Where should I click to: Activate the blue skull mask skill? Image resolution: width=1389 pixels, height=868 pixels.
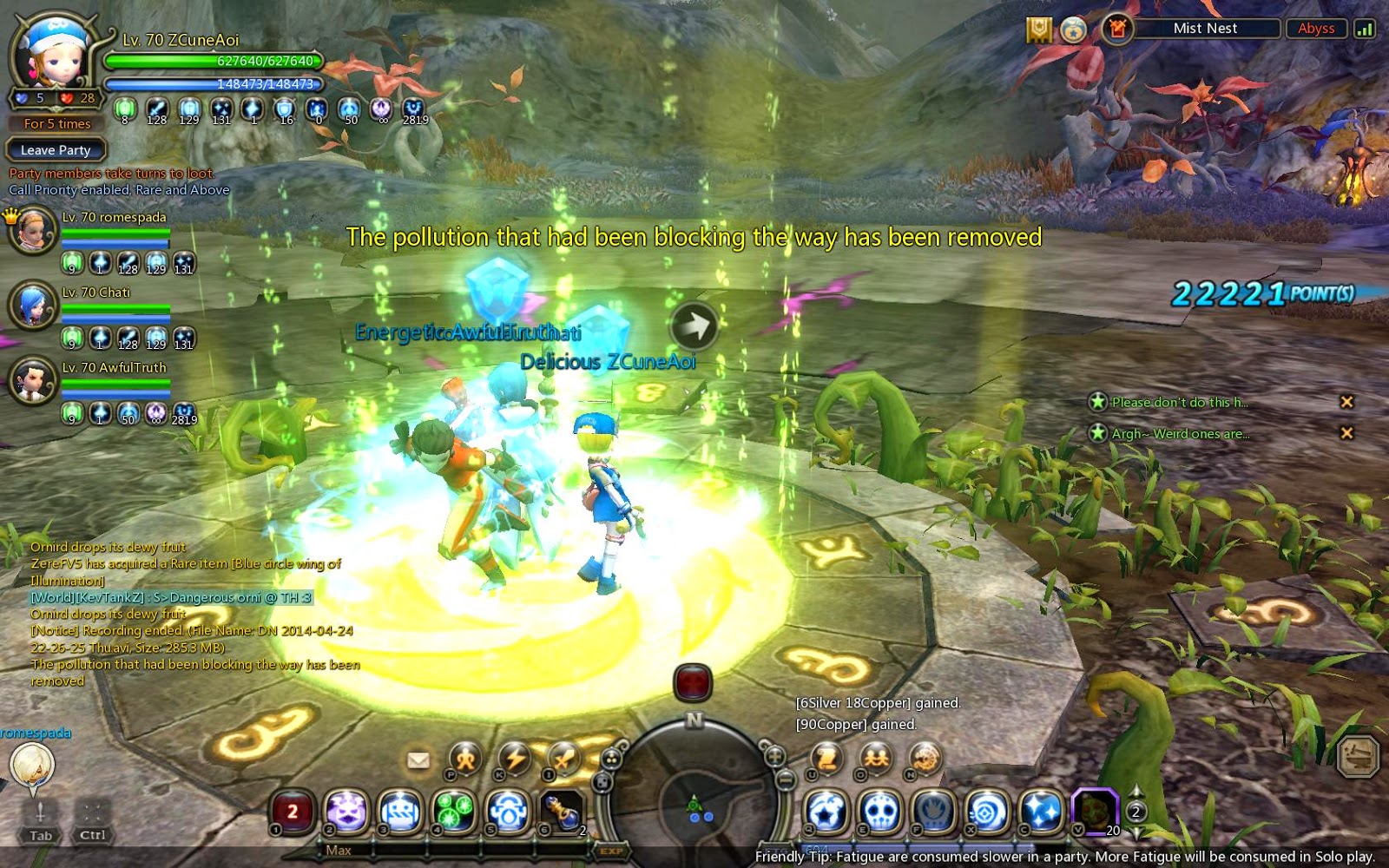[x=880, y=812]
